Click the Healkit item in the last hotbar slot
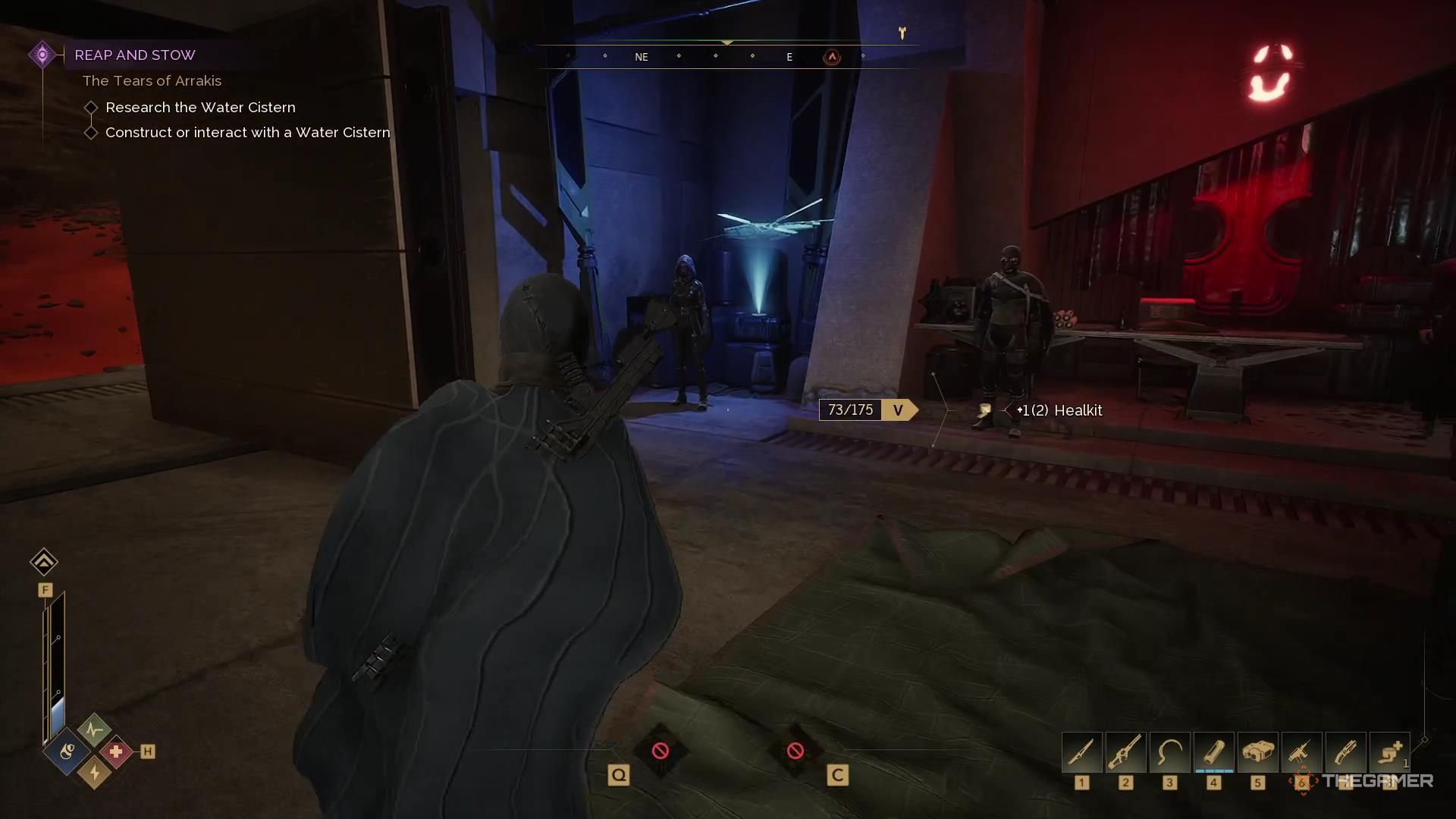 [1389, 752]
